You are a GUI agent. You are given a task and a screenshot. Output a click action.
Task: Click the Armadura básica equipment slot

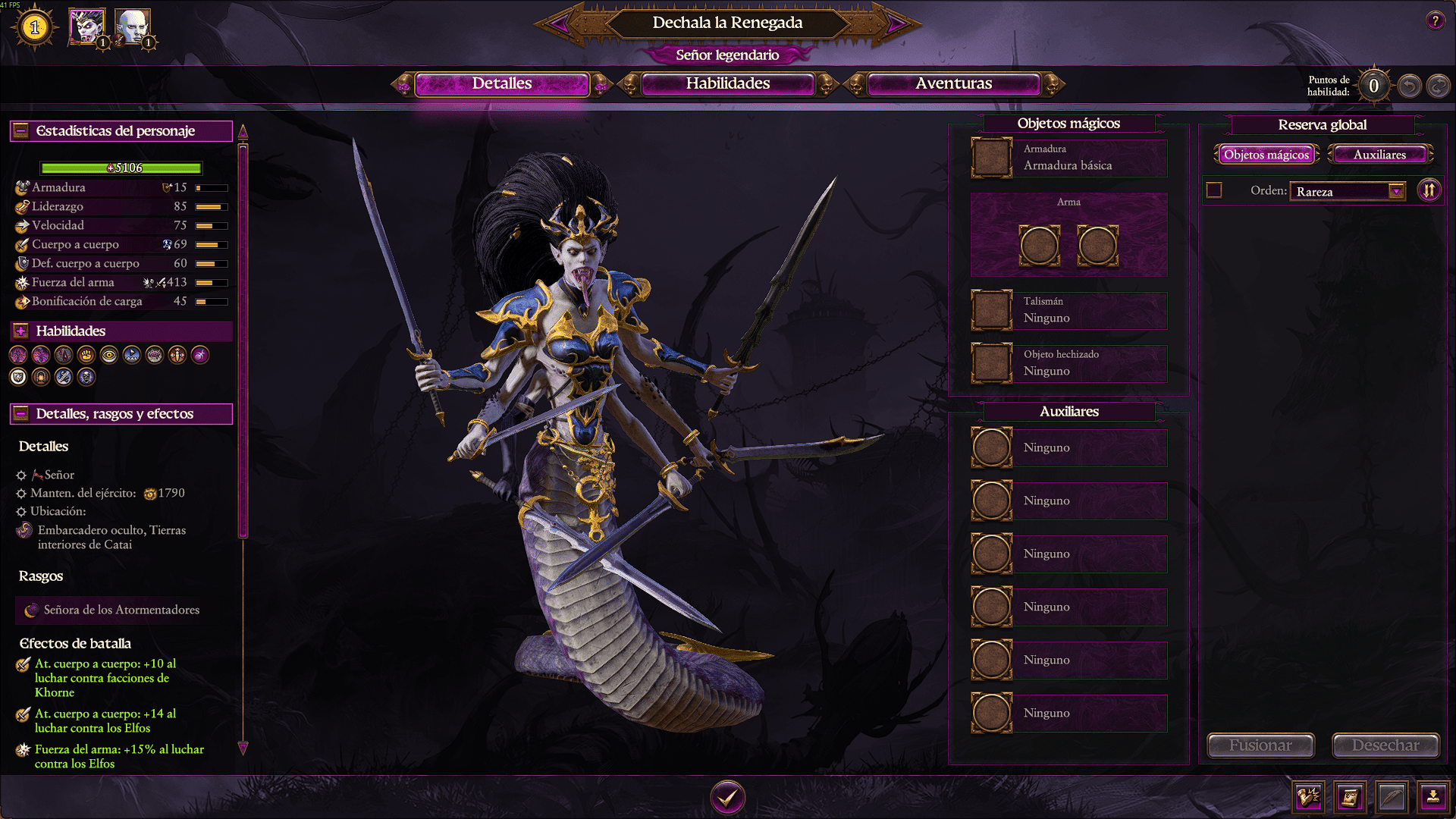992,158
